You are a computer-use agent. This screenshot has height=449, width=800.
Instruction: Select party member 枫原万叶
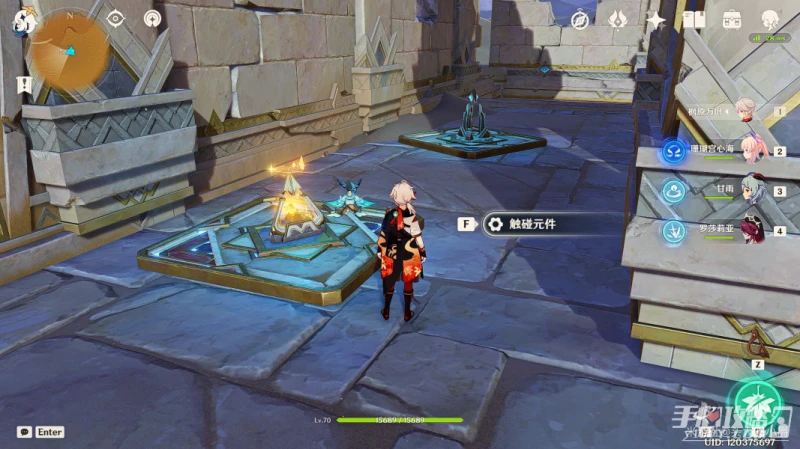click(x=746, y=111)
